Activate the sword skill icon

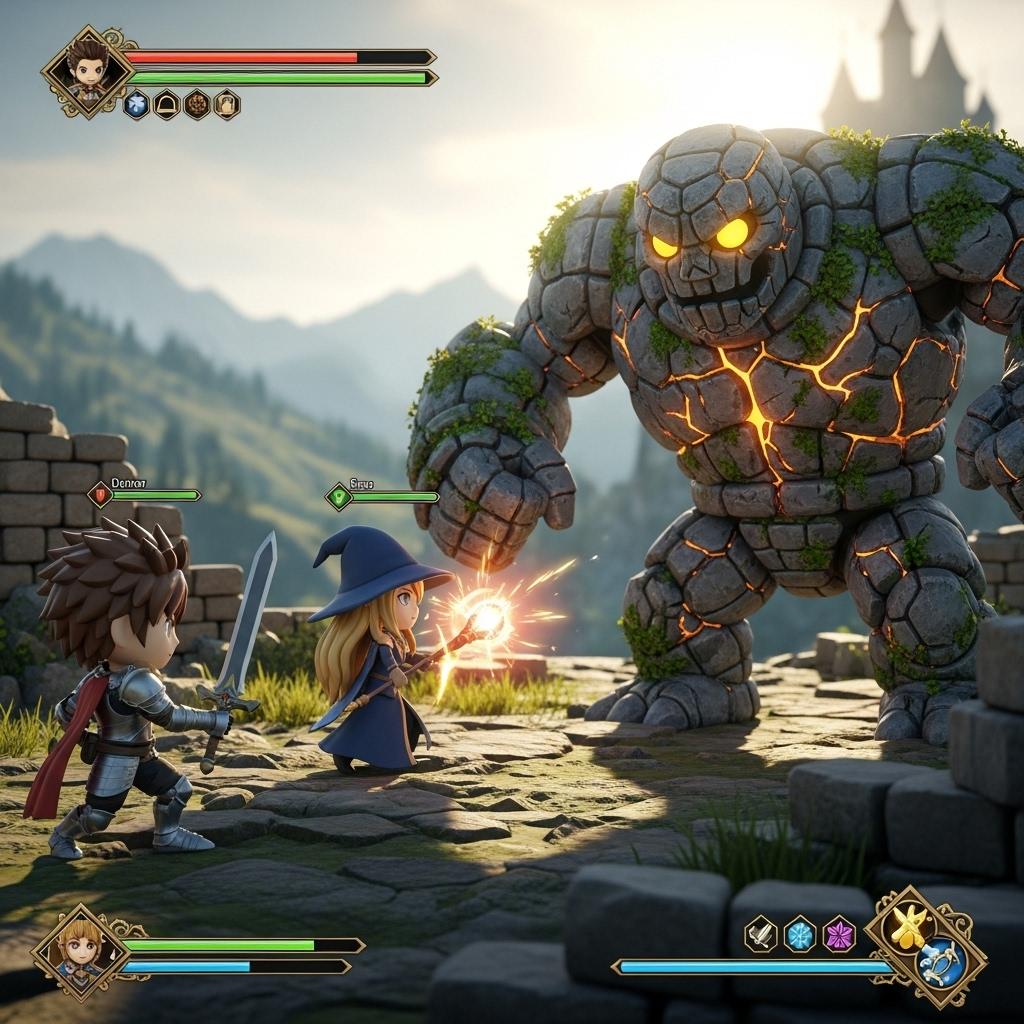[x=761, y=934]
